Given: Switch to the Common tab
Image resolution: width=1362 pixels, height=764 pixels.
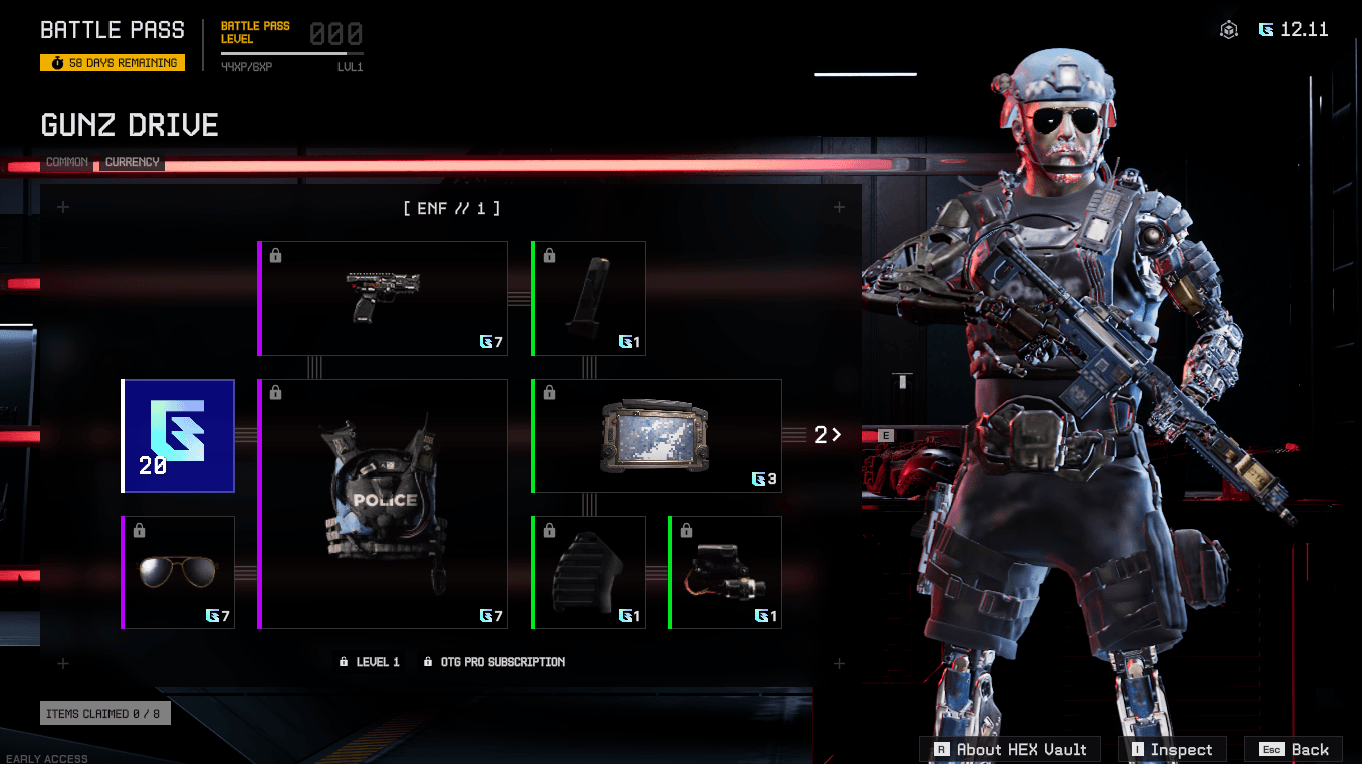Looking at the screenshot, I should (67, 162).
